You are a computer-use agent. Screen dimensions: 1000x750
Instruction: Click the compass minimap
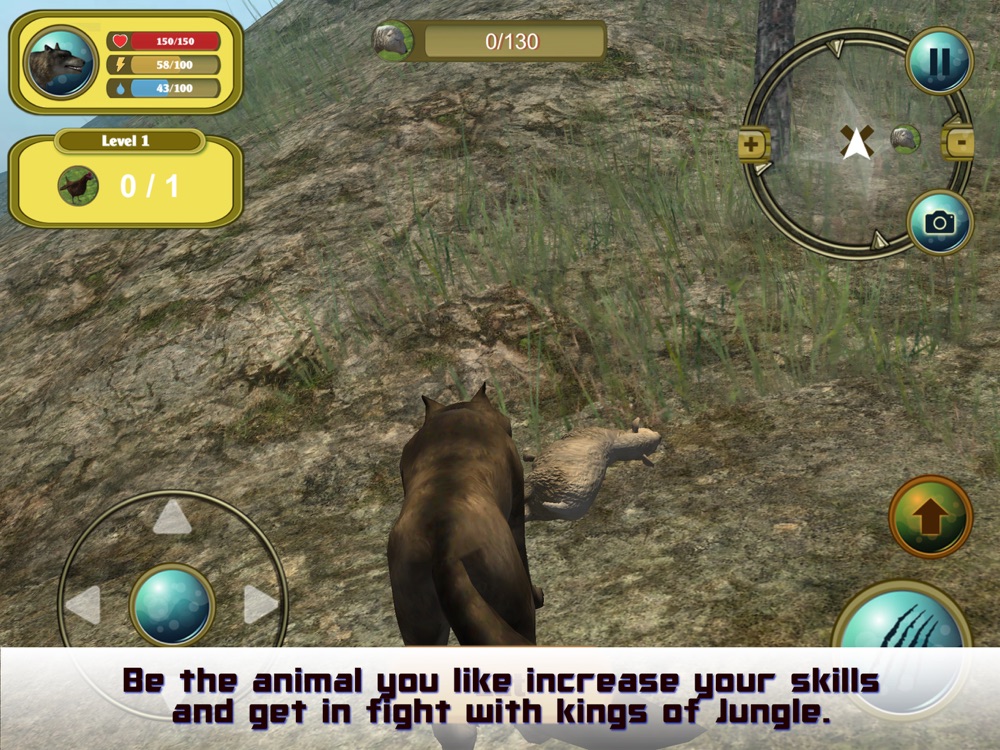coord(855,143)
